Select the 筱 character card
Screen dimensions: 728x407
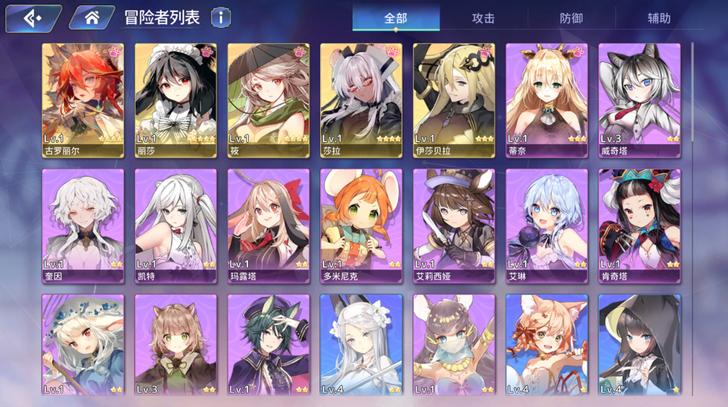pyautogui.click(x=268, y=100)
